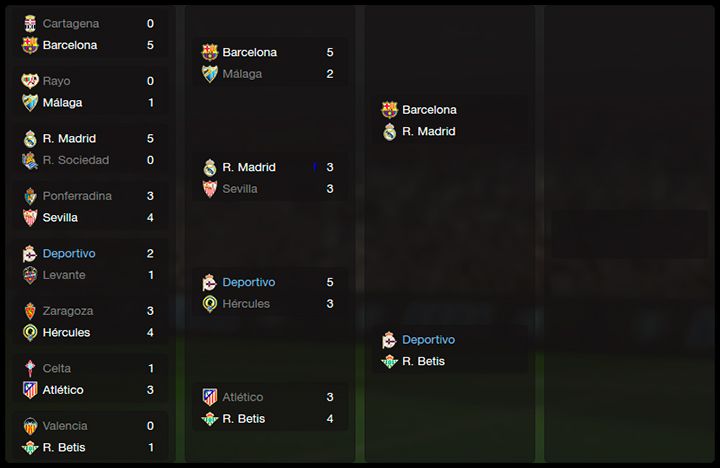Click the Celta team name
This screenshot has width=720, height=468.
point(57,368)
